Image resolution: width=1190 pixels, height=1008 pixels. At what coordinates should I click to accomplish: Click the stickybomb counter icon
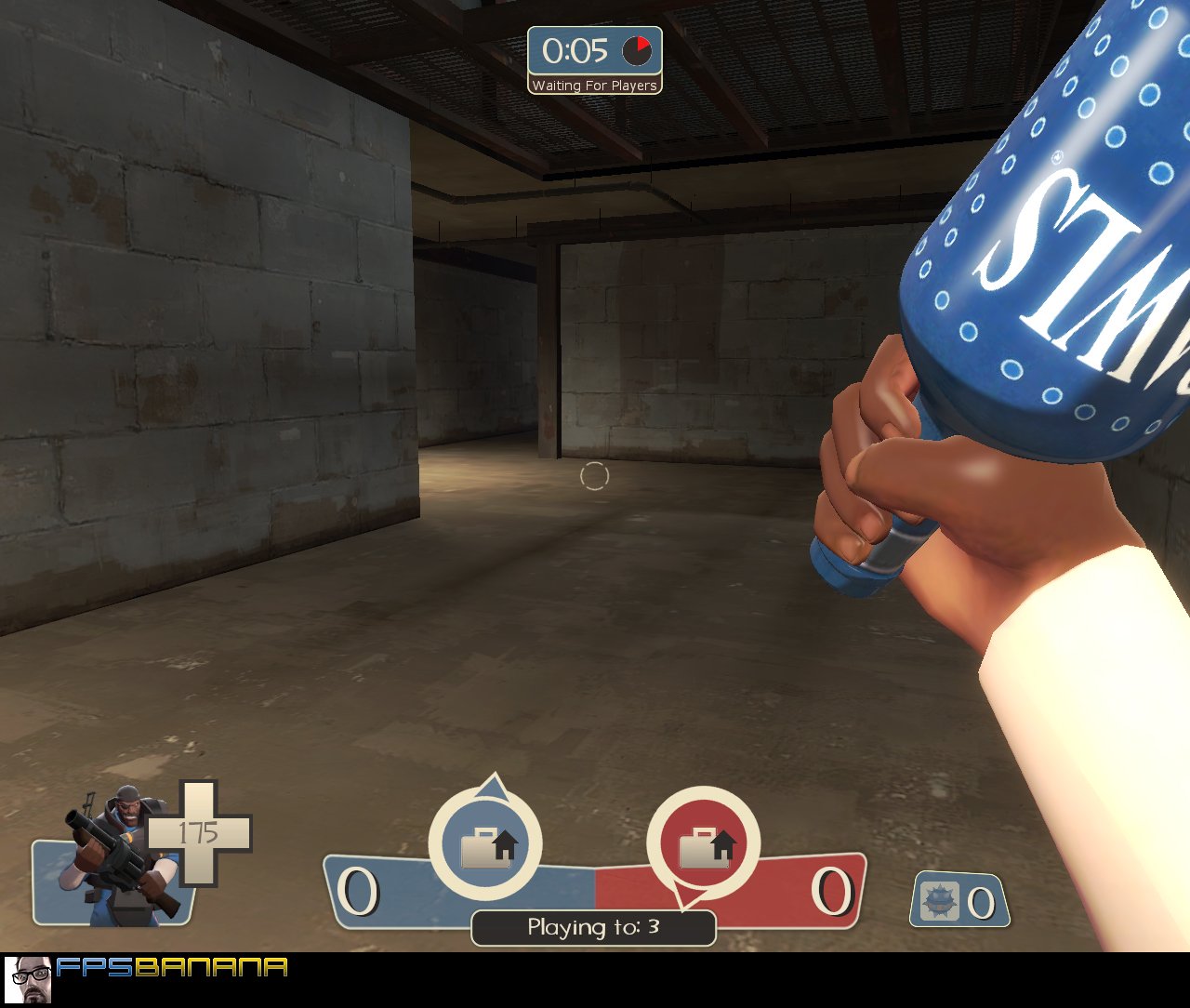[x=942, y=898]
